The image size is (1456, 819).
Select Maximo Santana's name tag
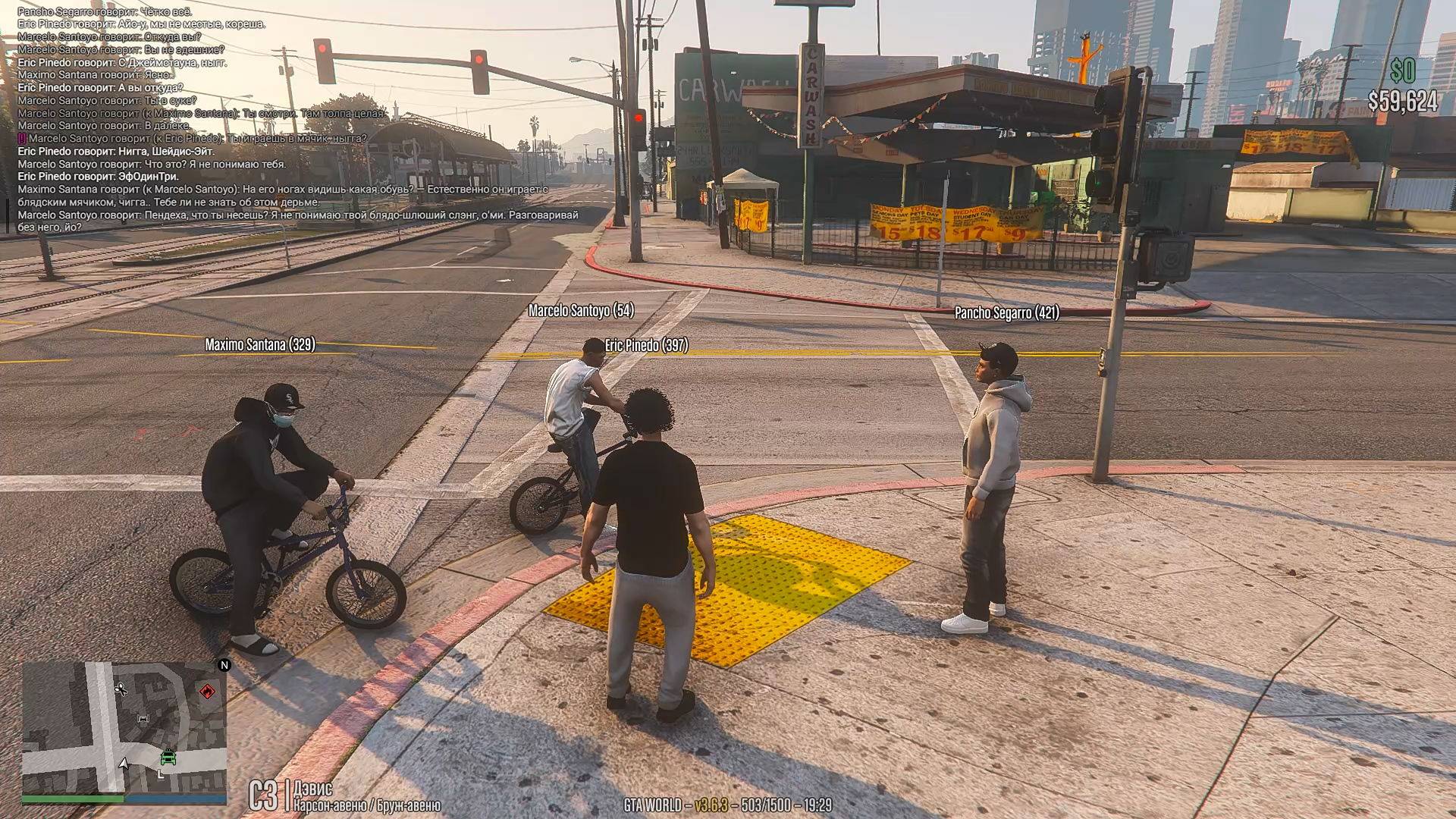point(259,345)
